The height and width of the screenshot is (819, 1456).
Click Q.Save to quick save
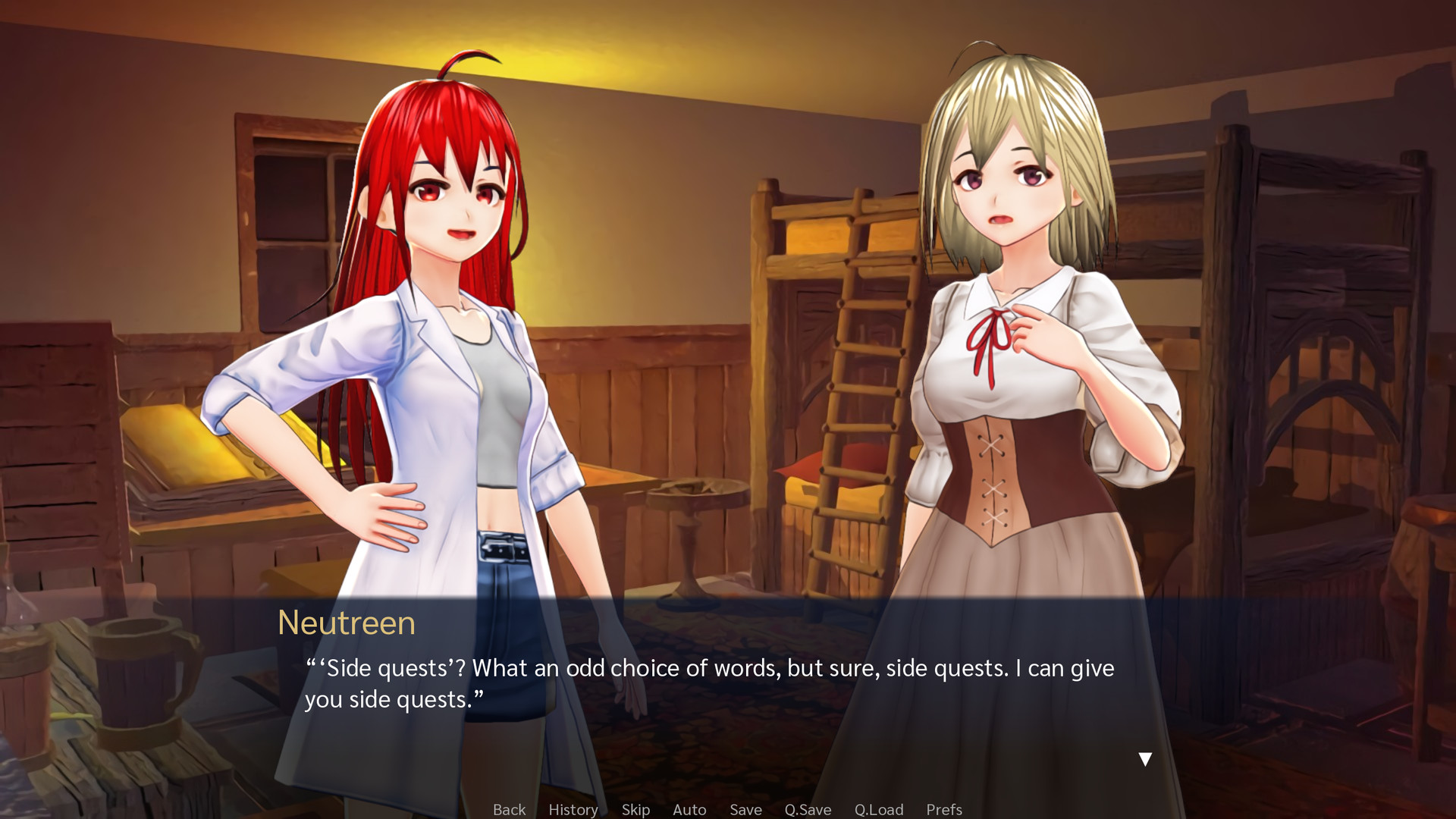tap(808, 809)
